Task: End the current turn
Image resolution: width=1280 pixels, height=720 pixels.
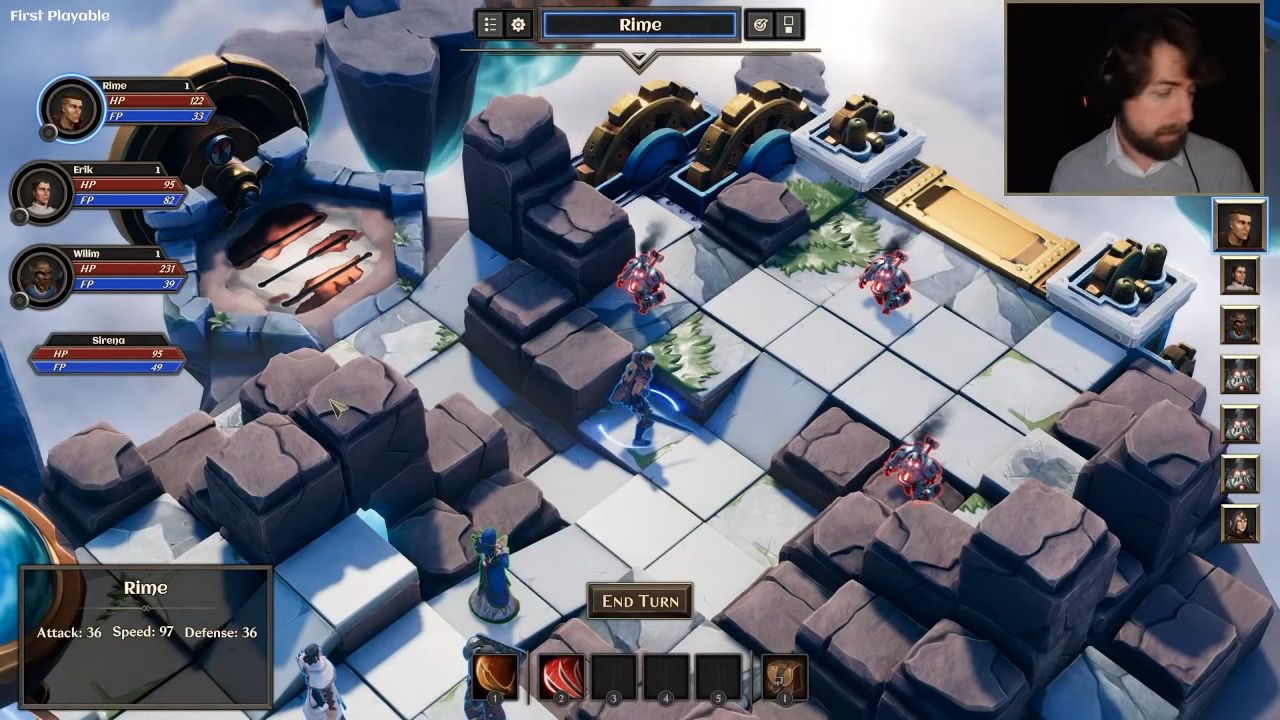Action: [640, 601]
